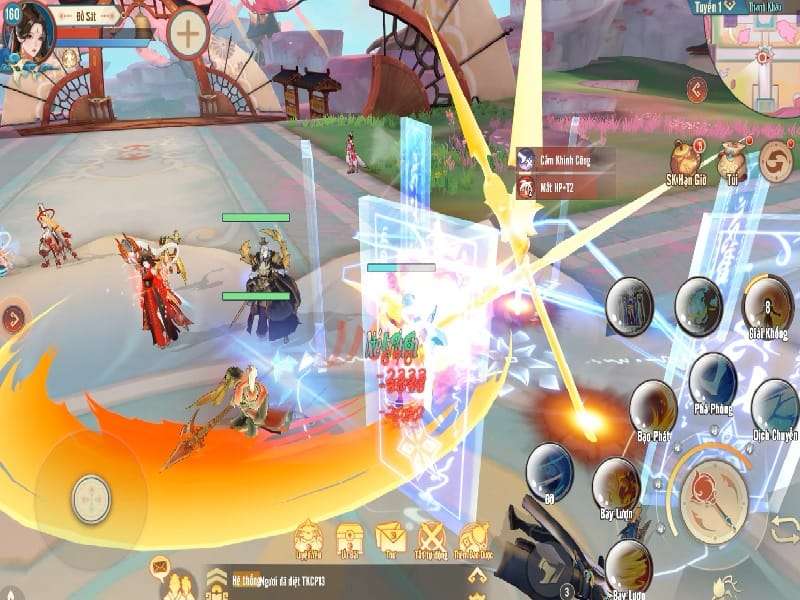
Task: Toggle the Tắt tự động crossed-swords button
Action: tap(431, 537)
